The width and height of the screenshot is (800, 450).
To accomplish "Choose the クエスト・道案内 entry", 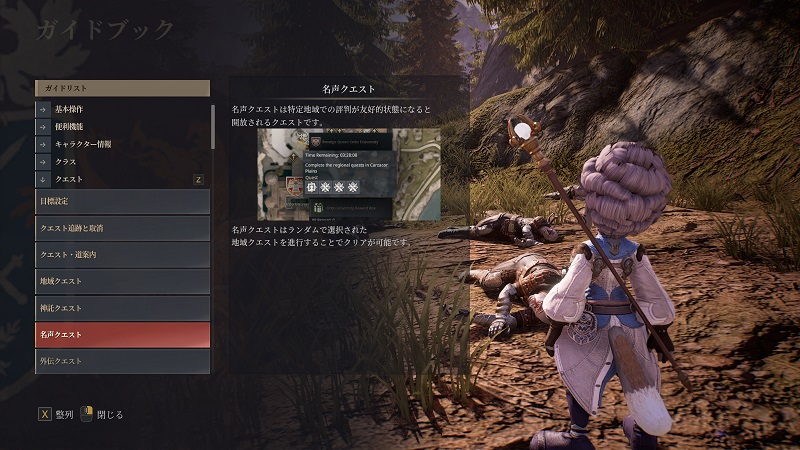I will pos(122,255).
